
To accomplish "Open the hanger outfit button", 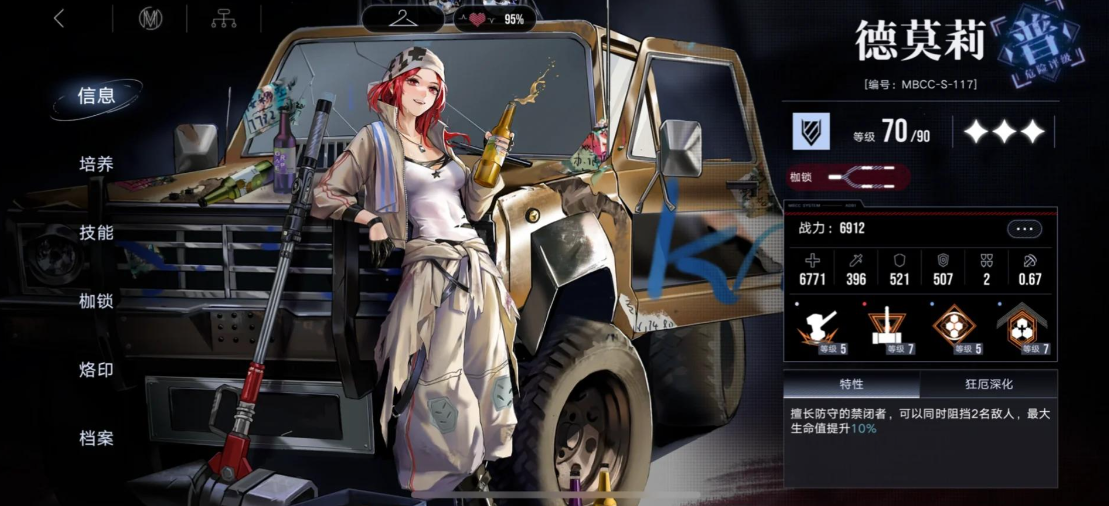I will coord(403,19).
